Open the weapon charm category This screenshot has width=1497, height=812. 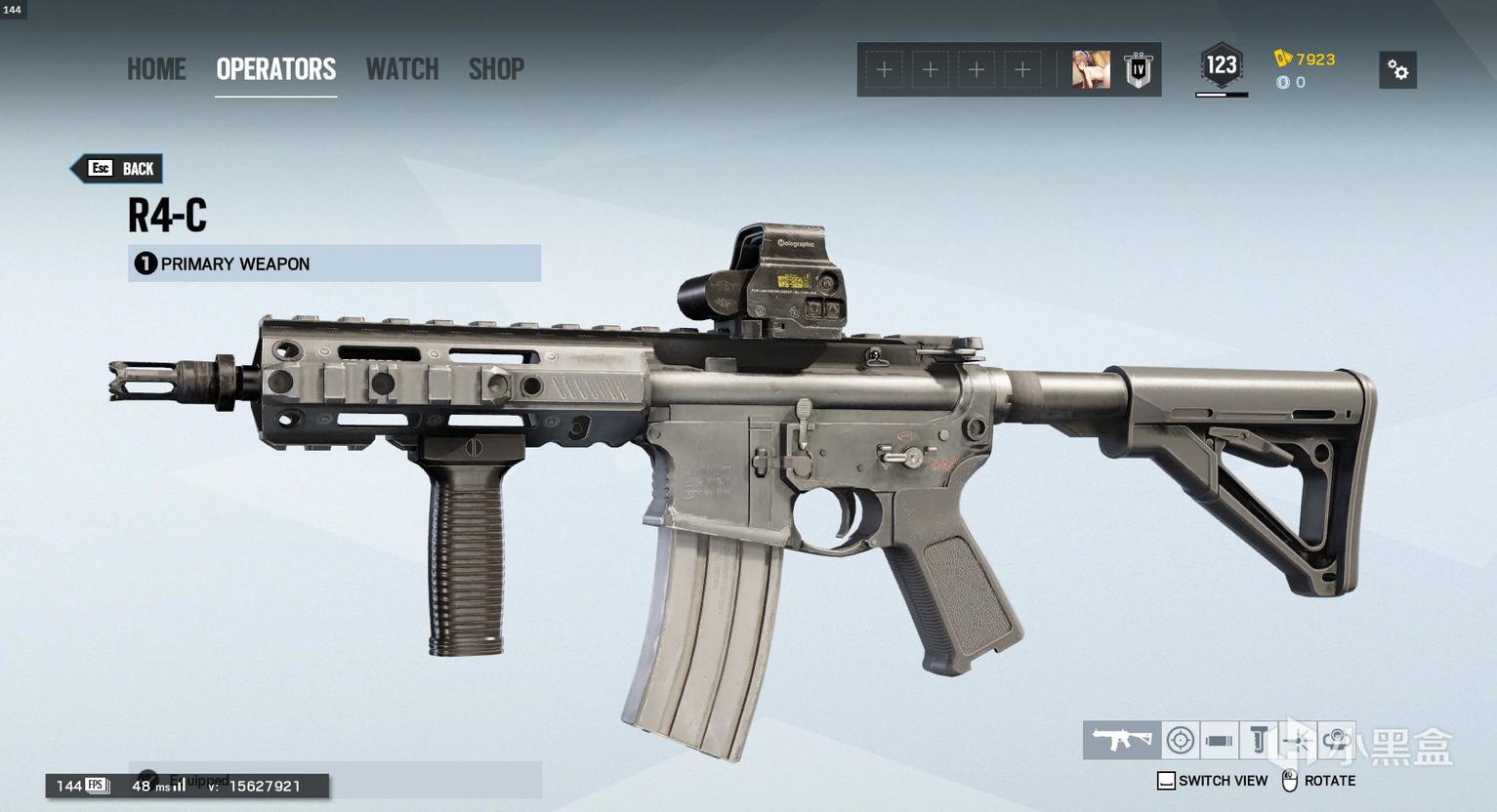(1336, 741)
